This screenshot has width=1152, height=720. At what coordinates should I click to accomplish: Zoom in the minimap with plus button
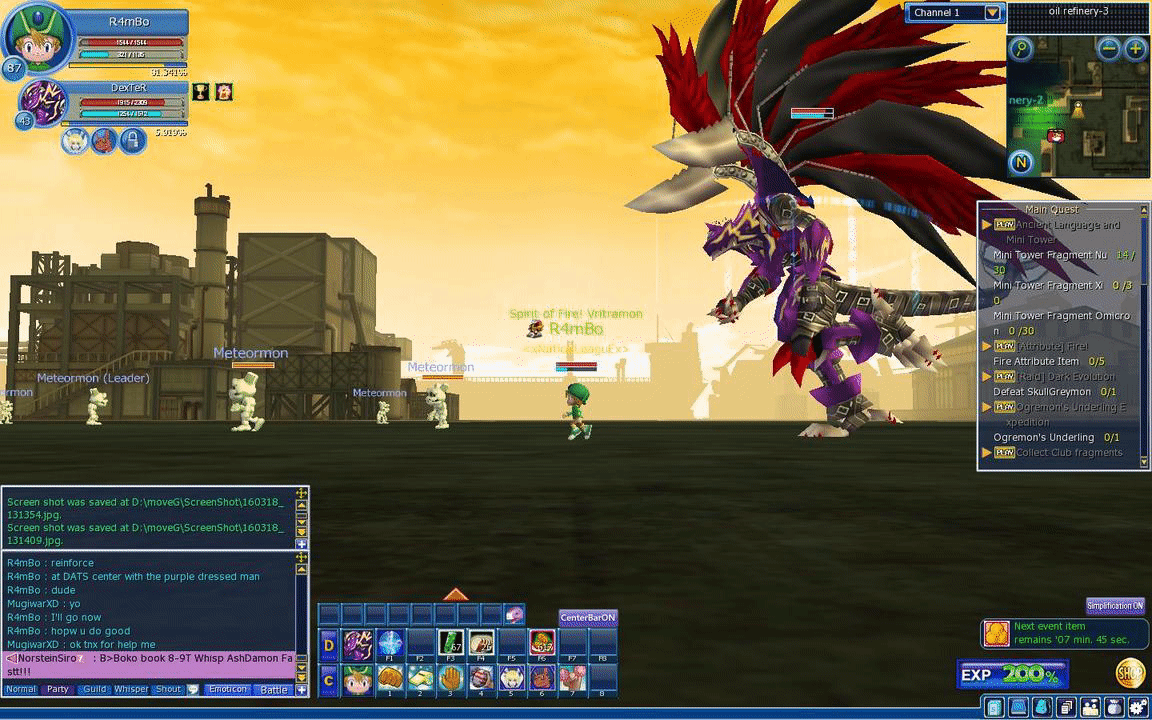(x=1135, y=48)
